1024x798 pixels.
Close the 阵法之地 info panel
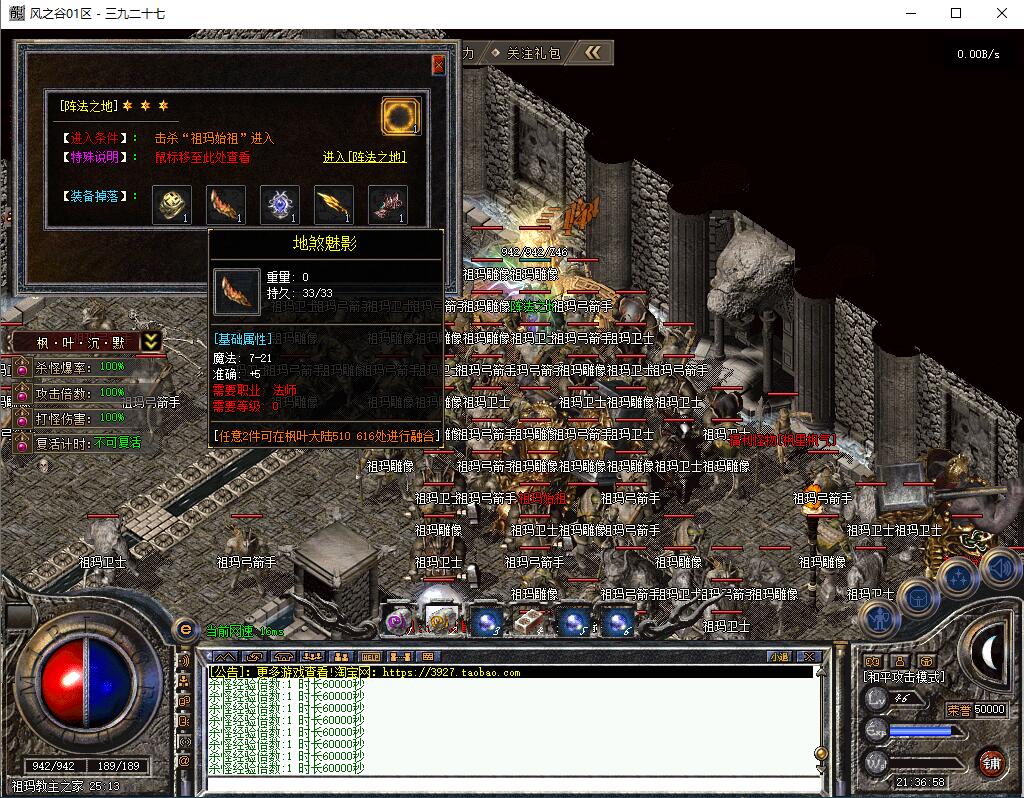438,65
